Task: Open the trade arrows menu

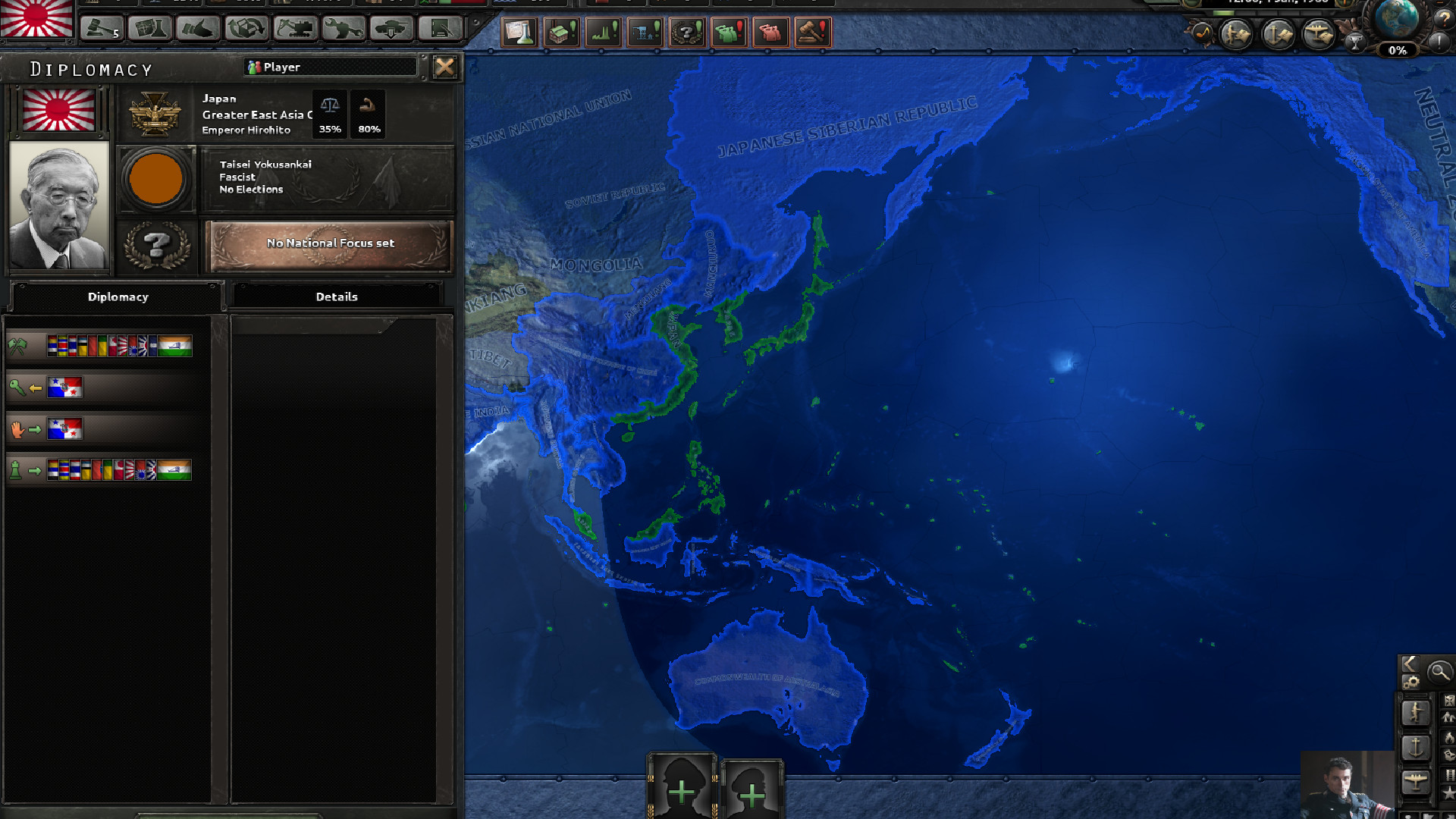Action: (x=246, y=29)
